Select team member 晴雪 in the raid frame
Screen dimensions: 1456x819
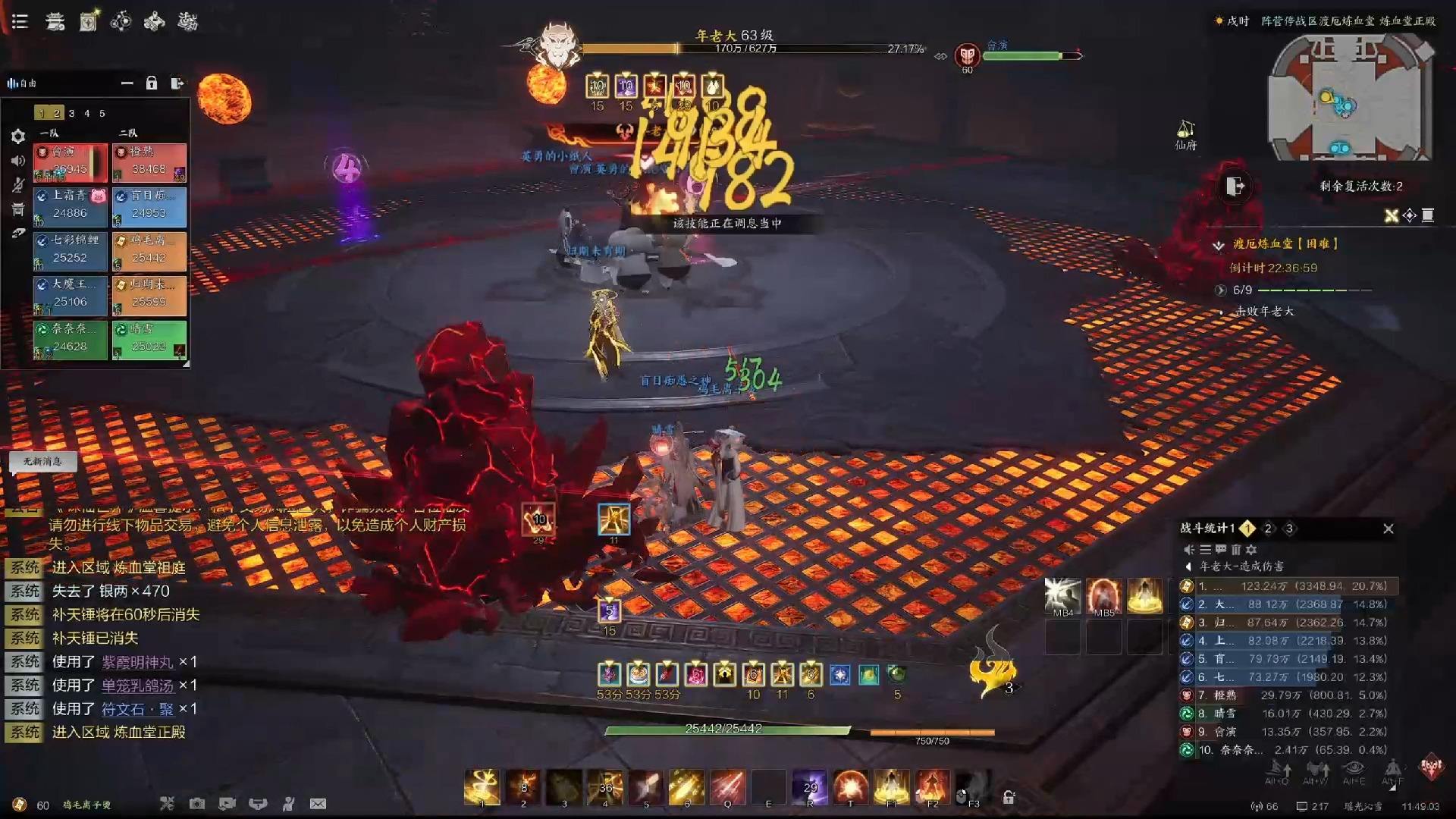coord(149,340)
